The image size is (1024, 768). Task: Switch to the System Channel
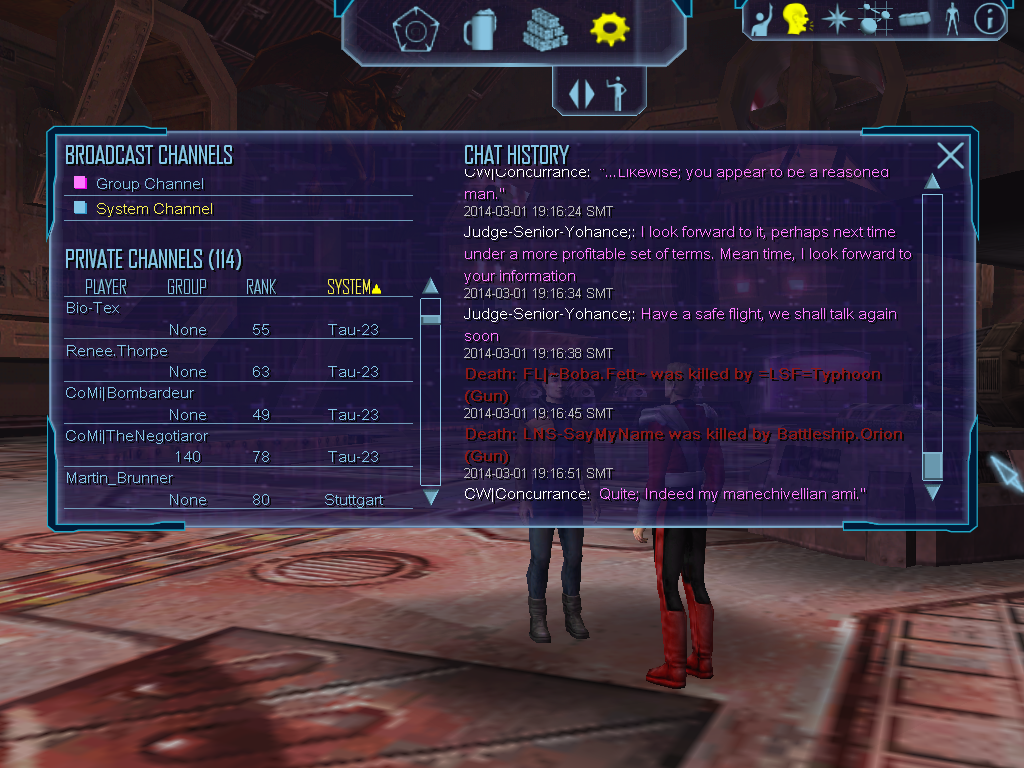pos(153,209)
